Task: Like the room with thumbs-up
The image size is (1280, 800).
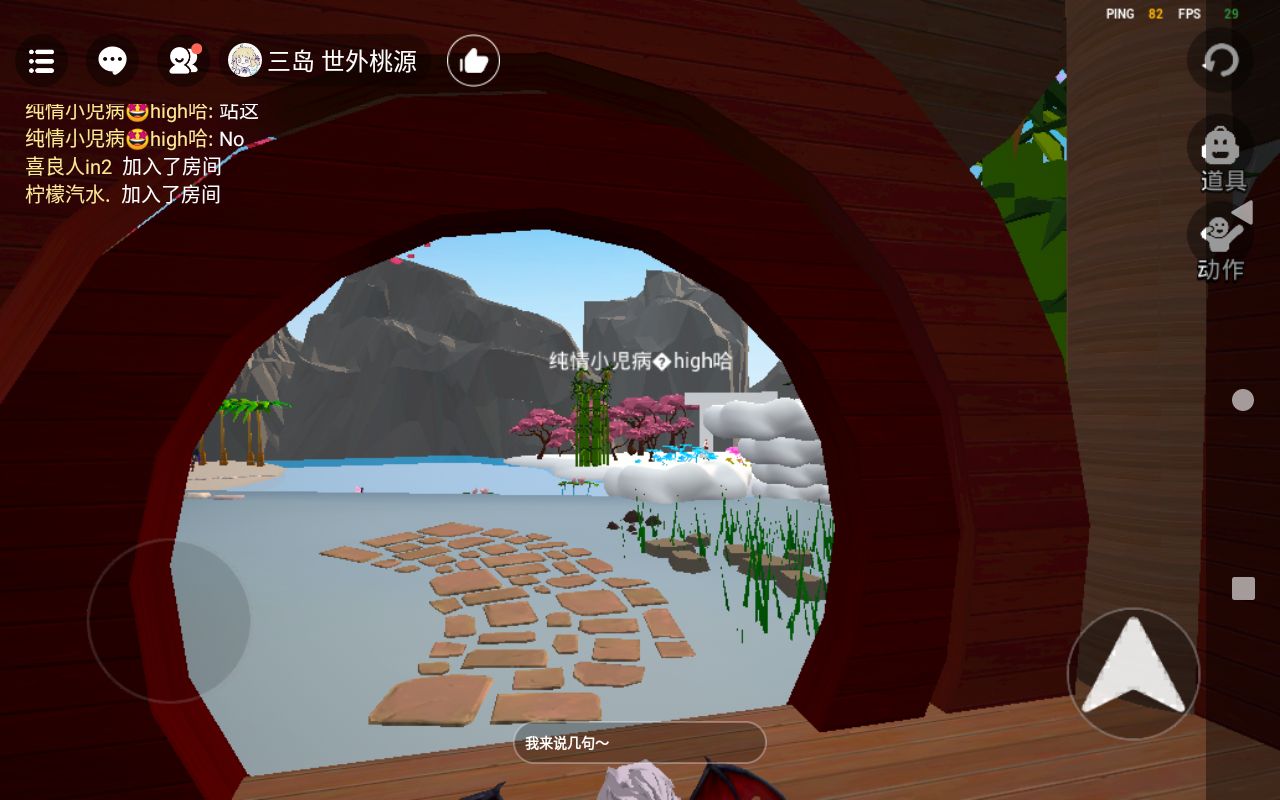Action: [x=473, y=62]
